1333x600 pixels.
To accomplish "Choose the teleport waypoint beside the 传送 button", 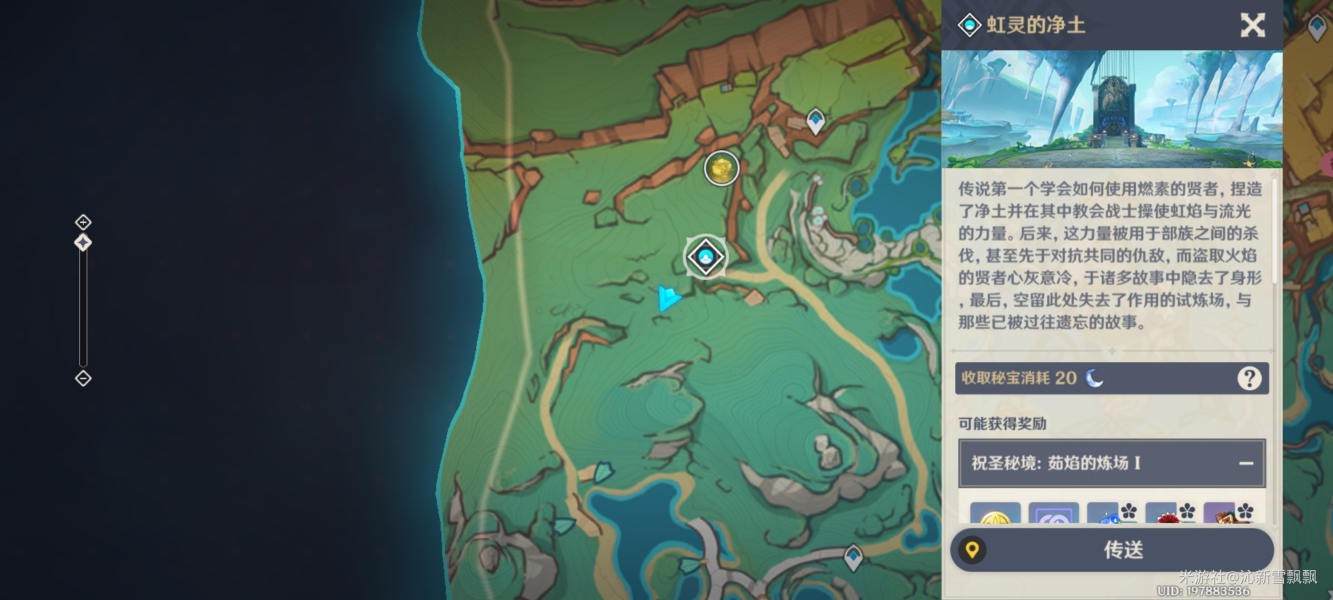I will point(853,556).
